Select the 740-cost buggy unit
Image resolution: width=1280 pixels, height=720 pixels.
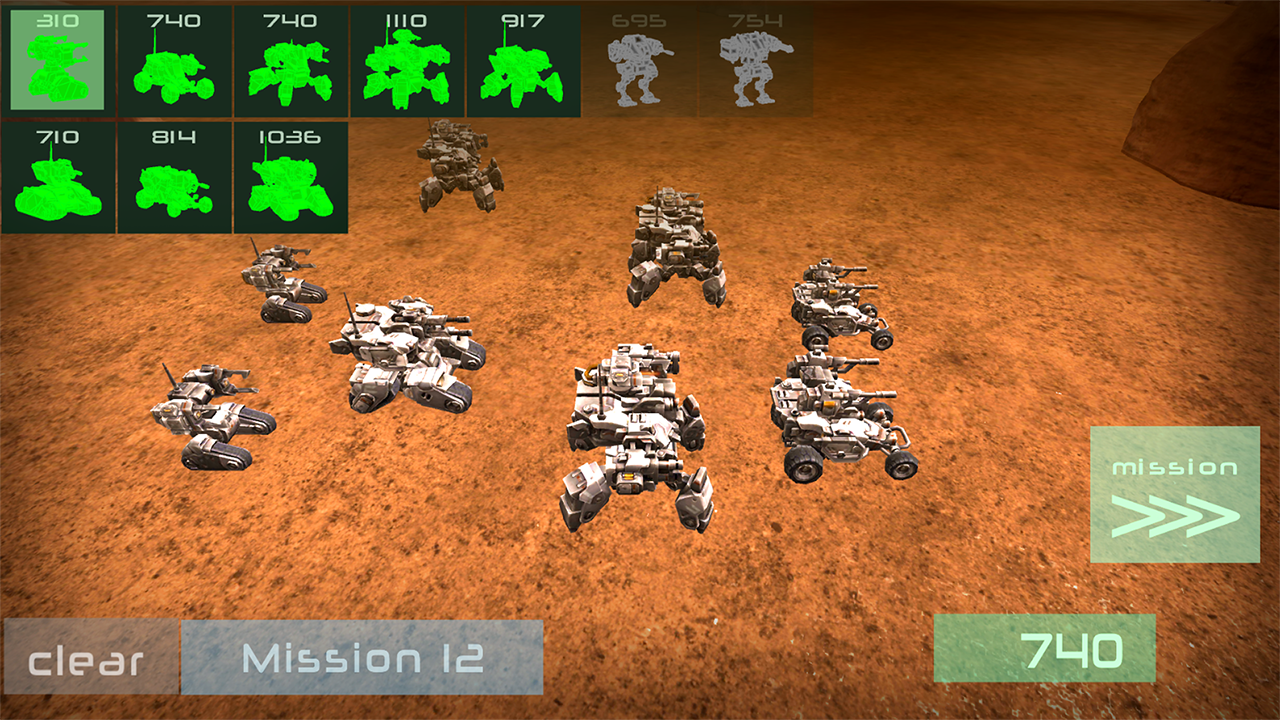coord(174,60)
